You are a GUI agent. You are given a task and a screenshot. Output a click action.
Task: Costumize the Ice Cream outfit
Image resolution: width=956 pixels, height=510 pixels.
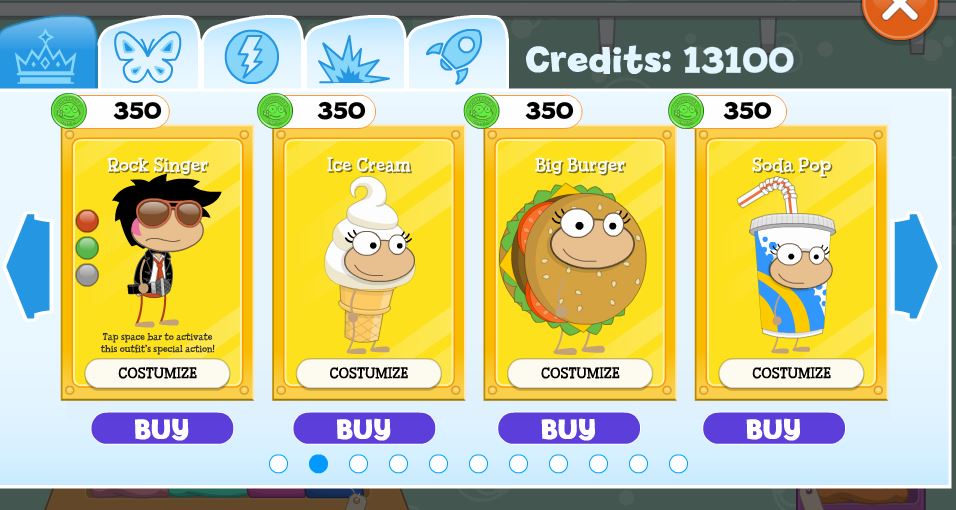pos(368,373)
